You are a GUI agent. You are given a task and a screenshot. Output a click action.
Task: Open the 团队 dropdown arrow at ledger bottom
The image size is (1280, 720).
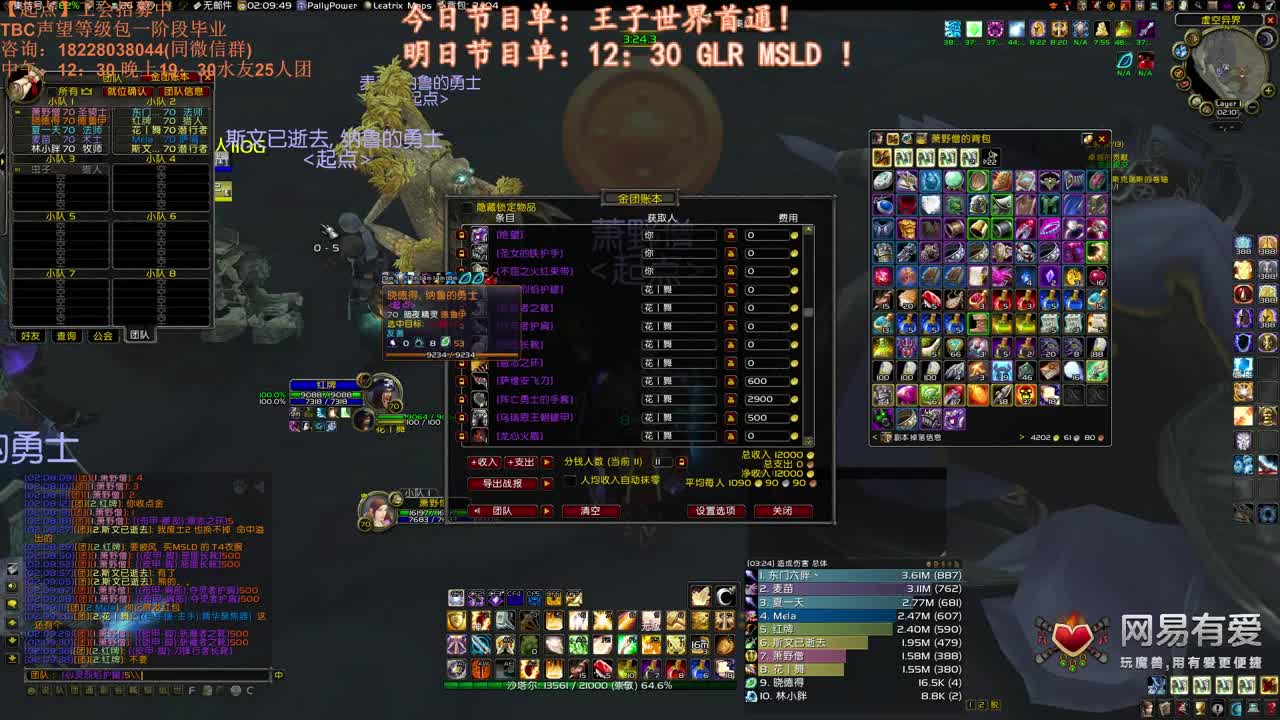(546, 511)
